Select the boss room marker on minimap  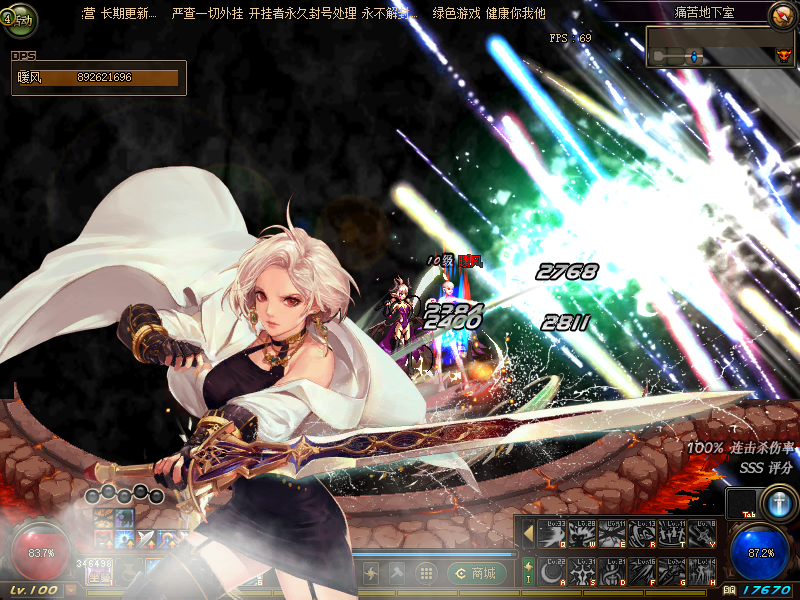pyautogui.click(x=782, y=56)
